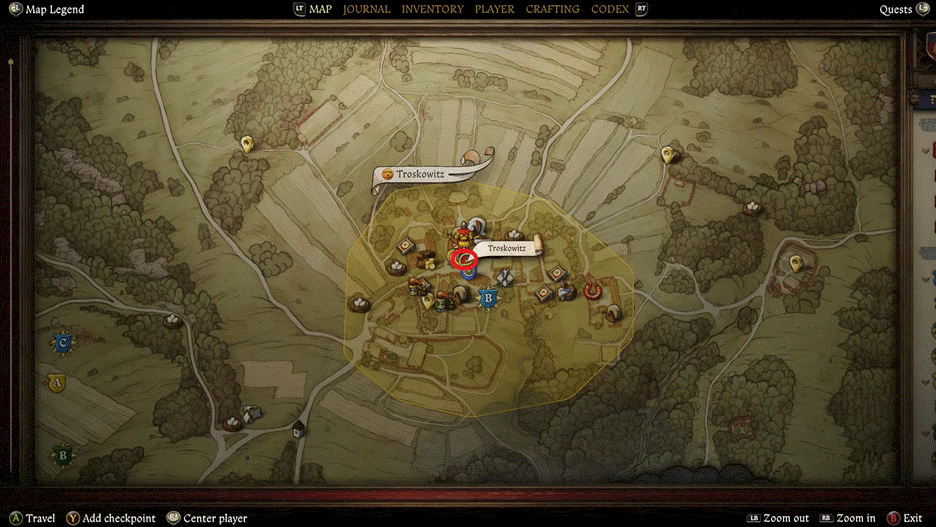Viewport: 936px width, 527px height.
Task: Show the Codex tab
Action: 610,9
